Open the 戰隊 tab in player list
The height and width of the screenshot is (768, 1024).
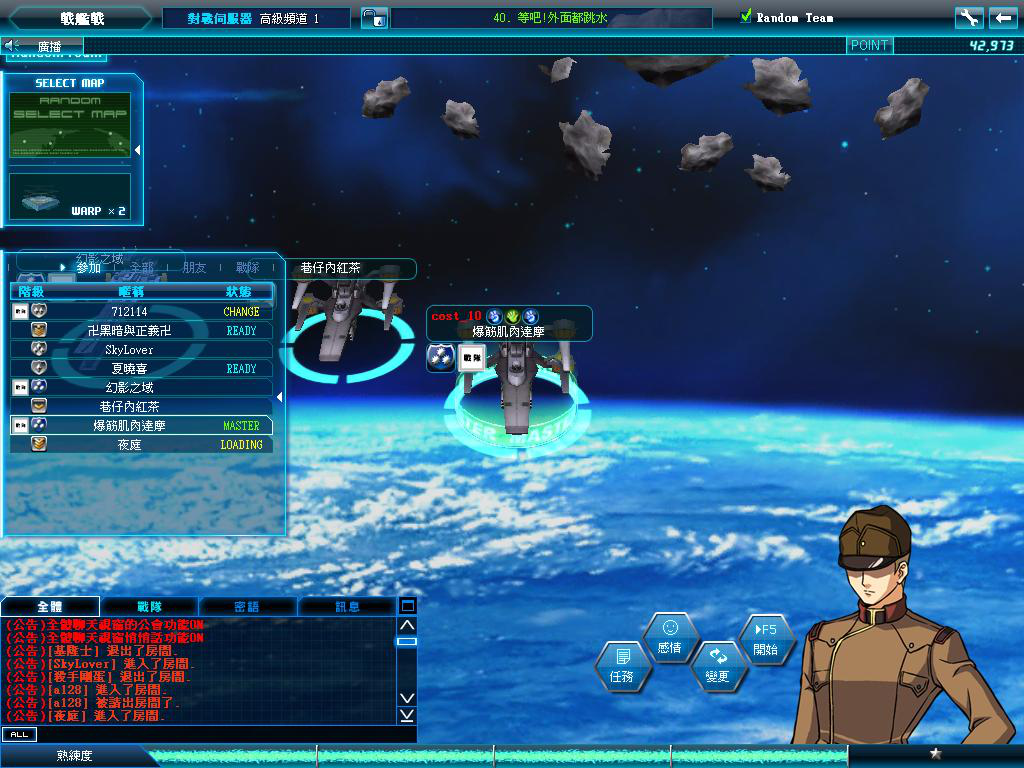coord(247,268)
